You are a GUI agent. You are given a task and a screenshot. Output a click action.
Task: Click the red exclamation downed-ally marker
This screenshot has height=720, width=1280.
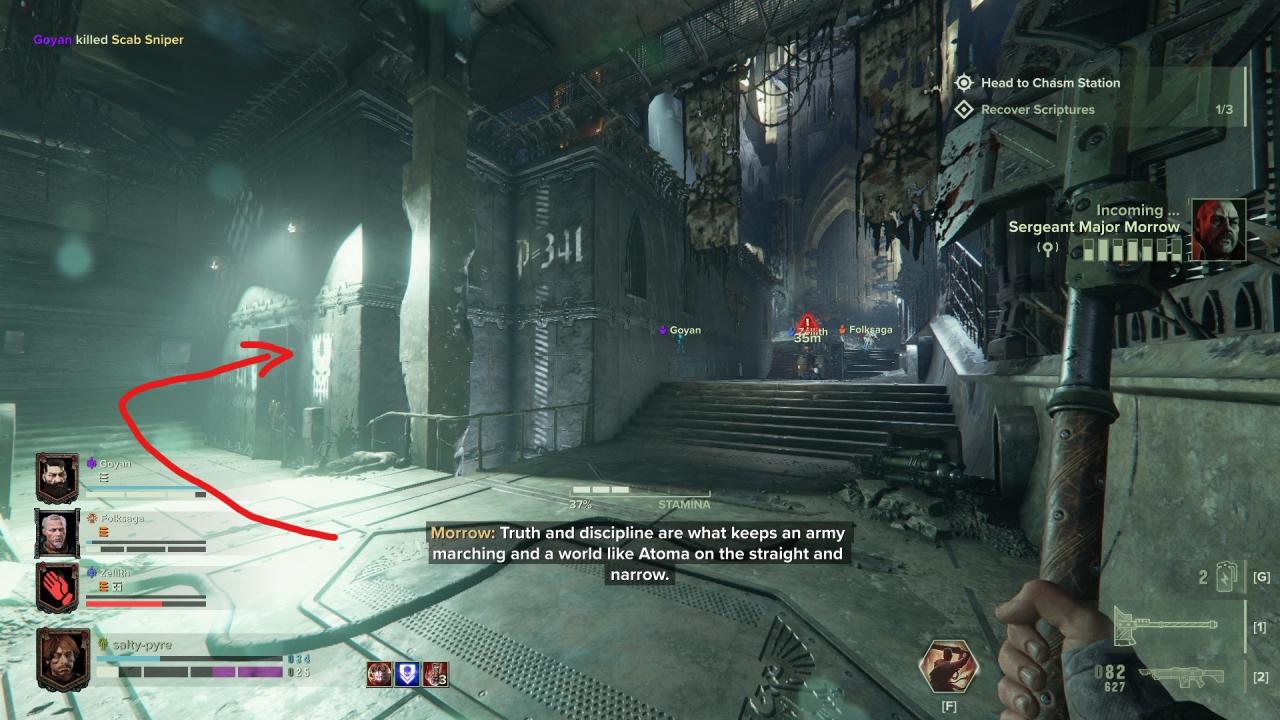808,322
